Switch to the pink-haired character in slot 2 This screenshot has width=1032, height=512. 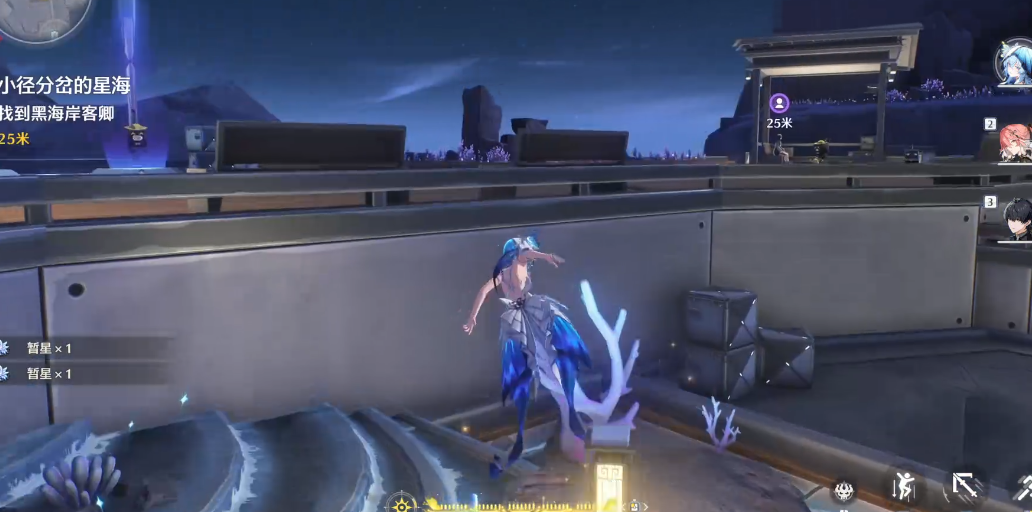(1014, 141)
